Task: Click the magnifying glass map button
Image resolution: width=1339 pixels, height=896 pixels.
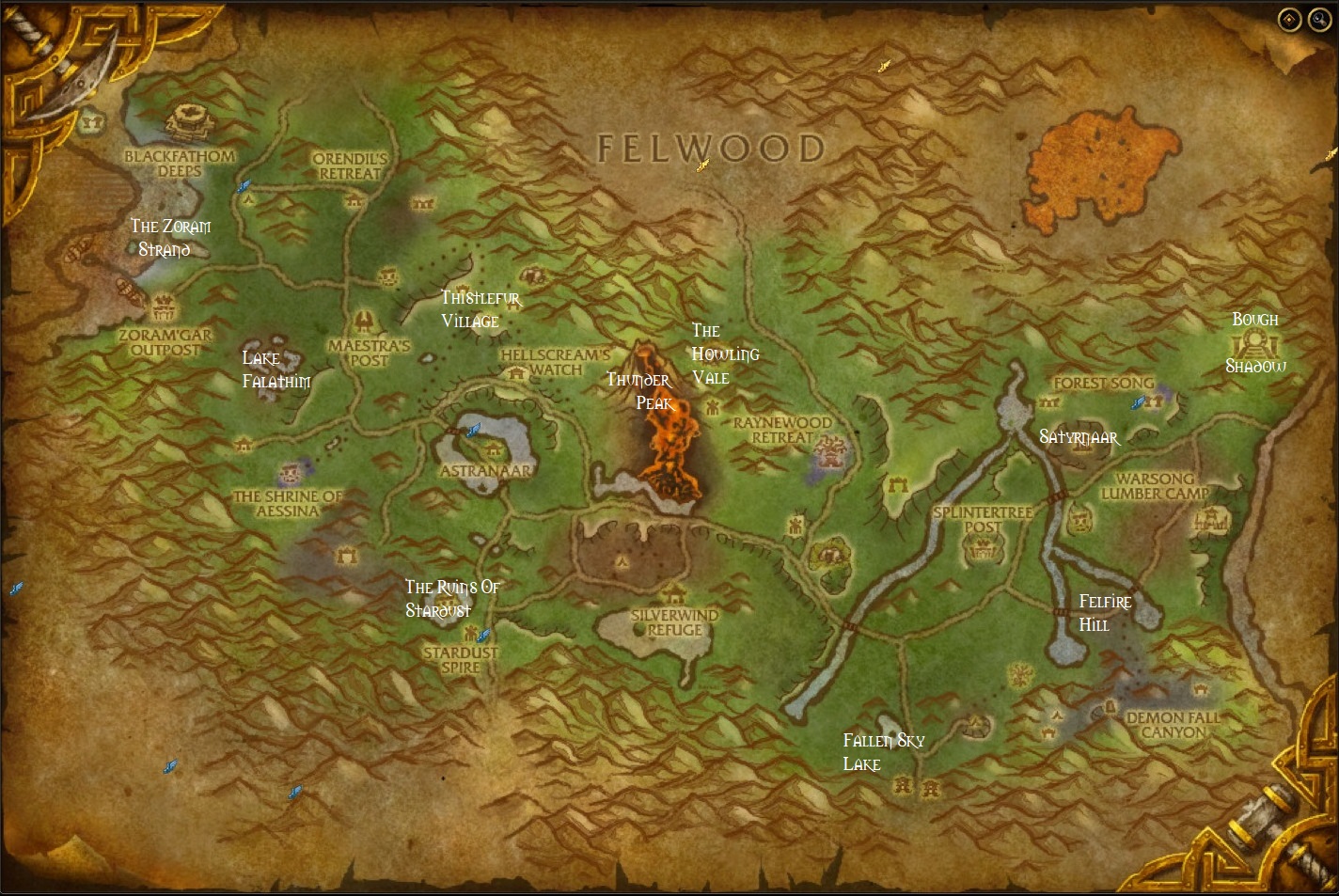Action: pyautogui.click(x=1317, y=19)
